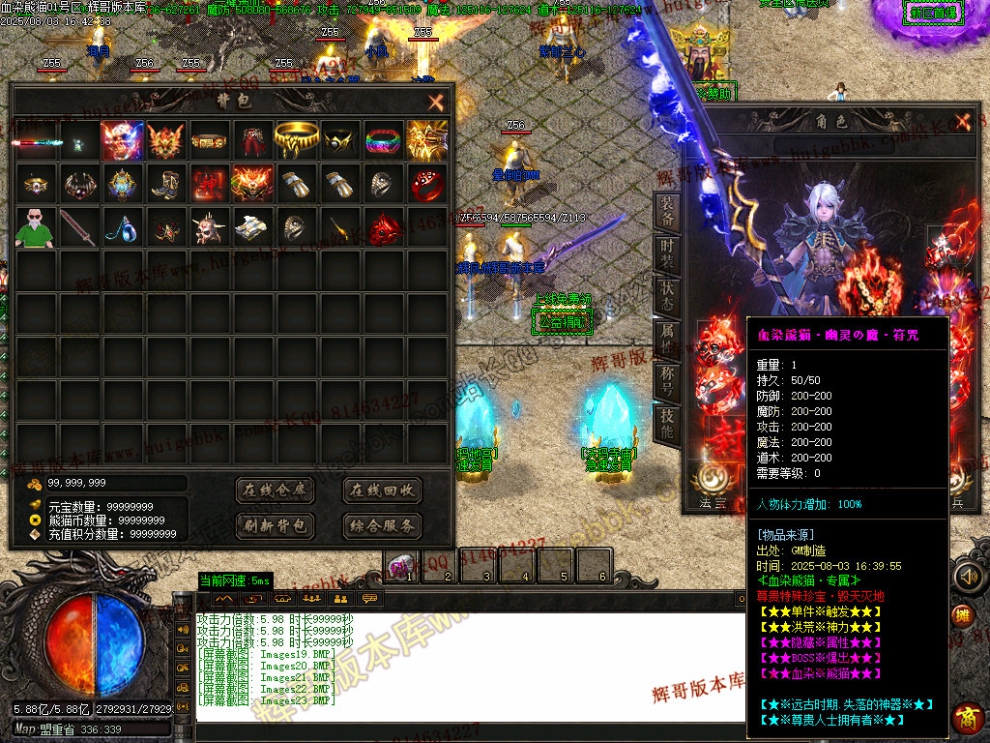This screenshot has height=743, width=990.
Task: Select the red ruby ring item
Action: click(x=427, y=184)
